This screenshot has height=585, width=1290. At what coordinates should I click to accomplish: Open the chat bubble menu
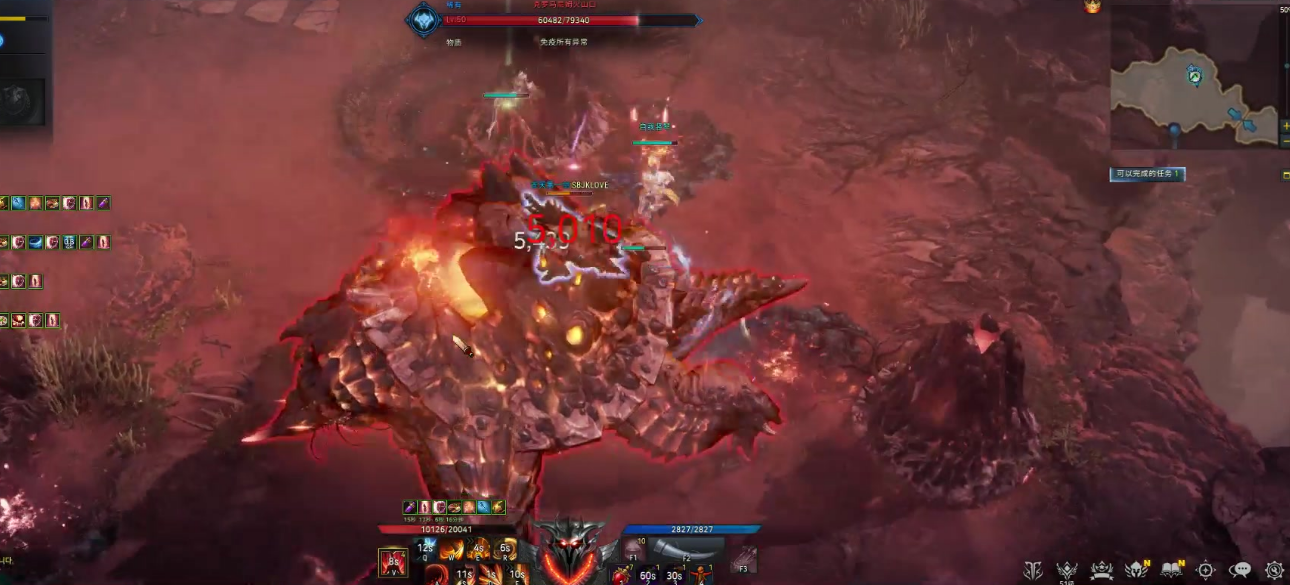pyautogui.click(x=1240, y=570)
